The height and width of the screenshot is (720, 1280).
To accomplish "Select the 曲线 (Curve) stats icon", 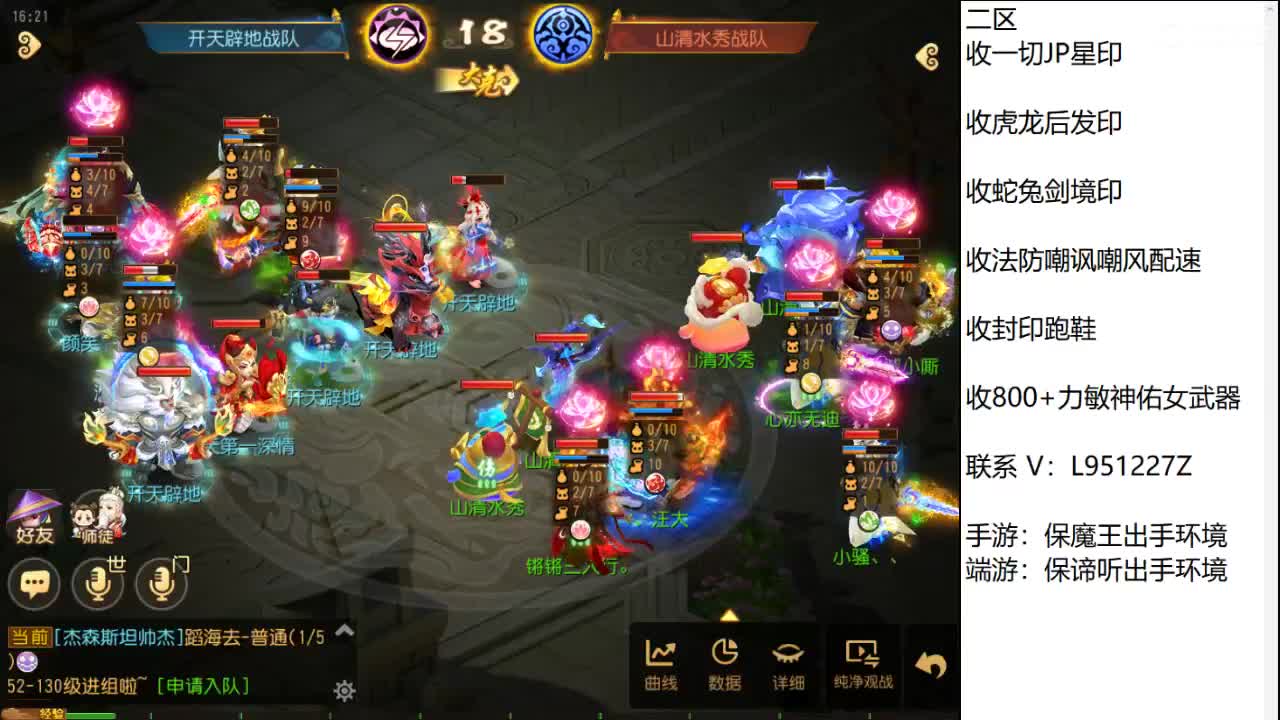I will (x=660, y=663).
